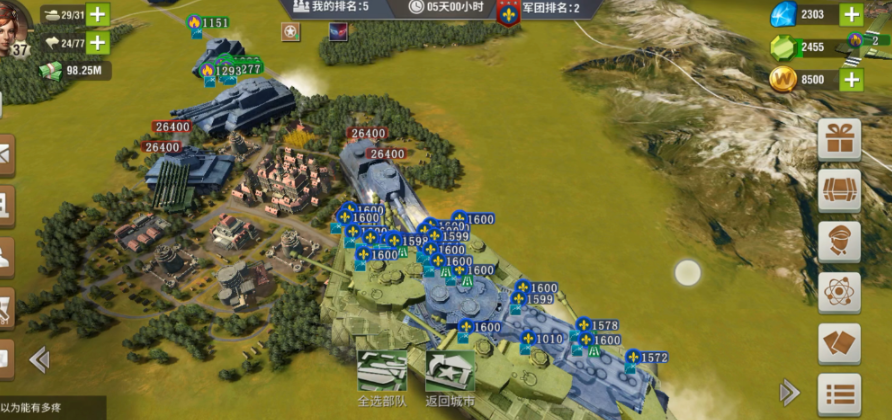The width and height of the screenshot is (892, 420).
Task: Open the gift box rewards
Action: pyautogui.click(x=838, y=140)
